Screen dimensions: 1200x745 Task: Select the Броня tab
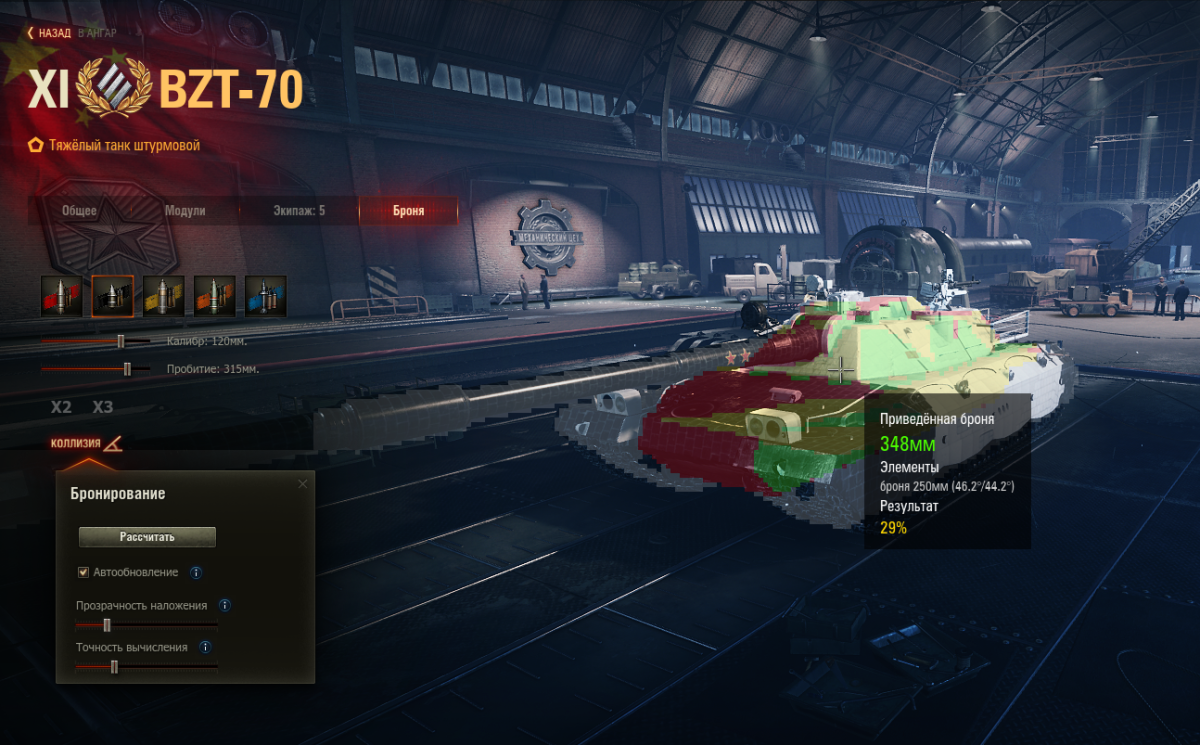(x=408, y=211)
